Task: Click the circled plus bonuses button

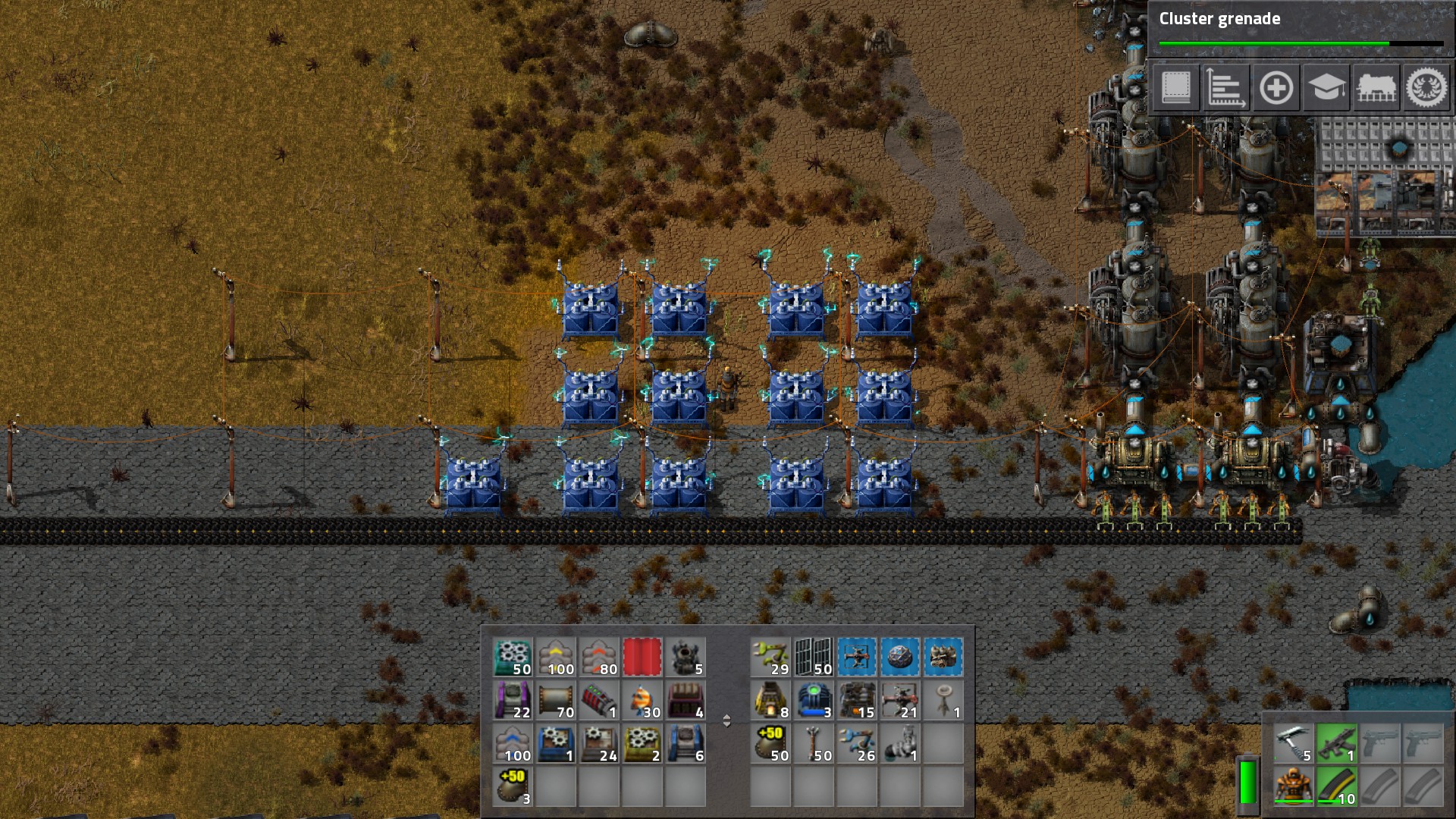Action: click(1276, 88)
